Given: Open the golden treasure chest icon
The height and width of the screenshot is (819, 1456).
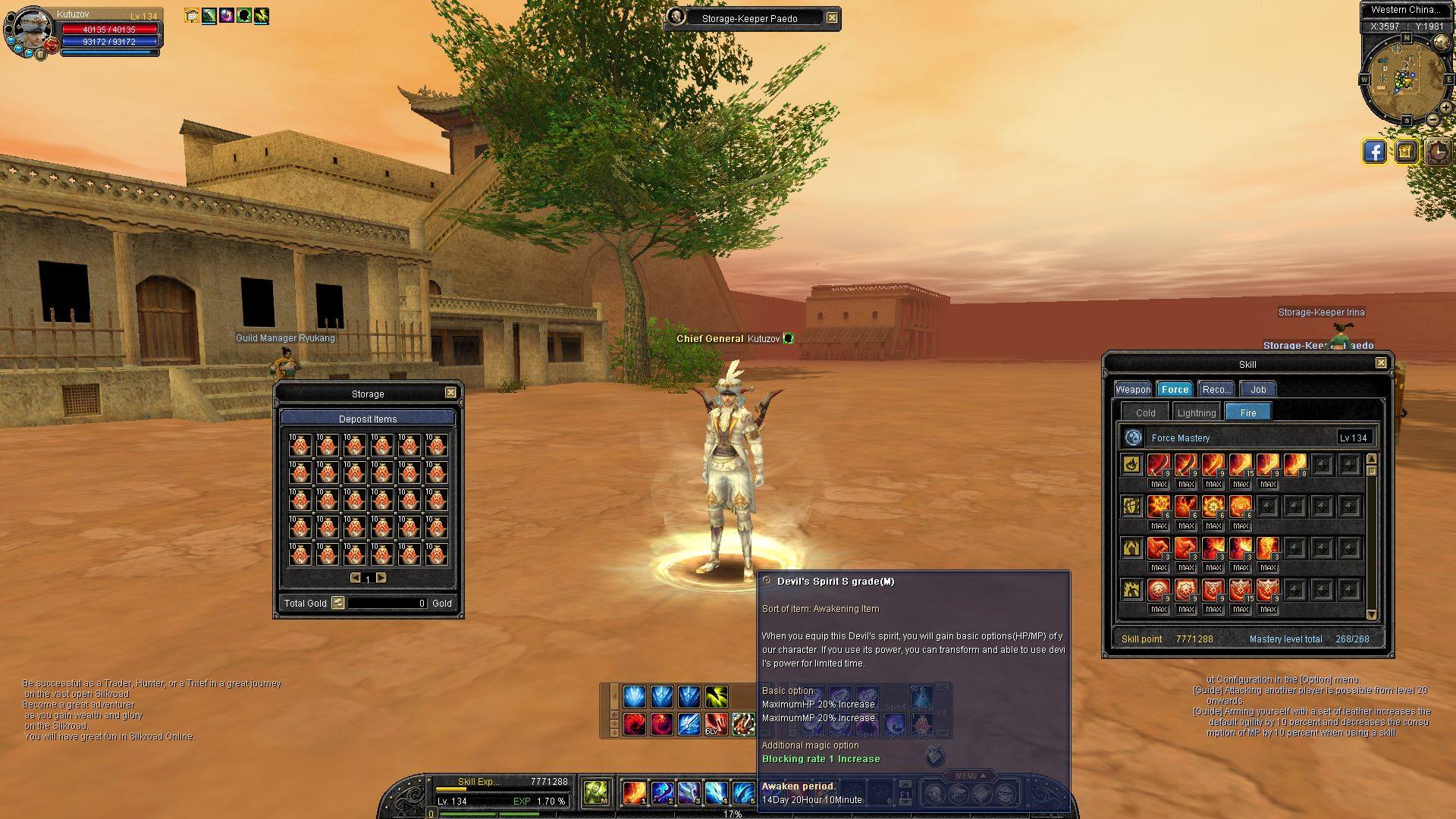Looking at the screenshot, I should 1405,152.
